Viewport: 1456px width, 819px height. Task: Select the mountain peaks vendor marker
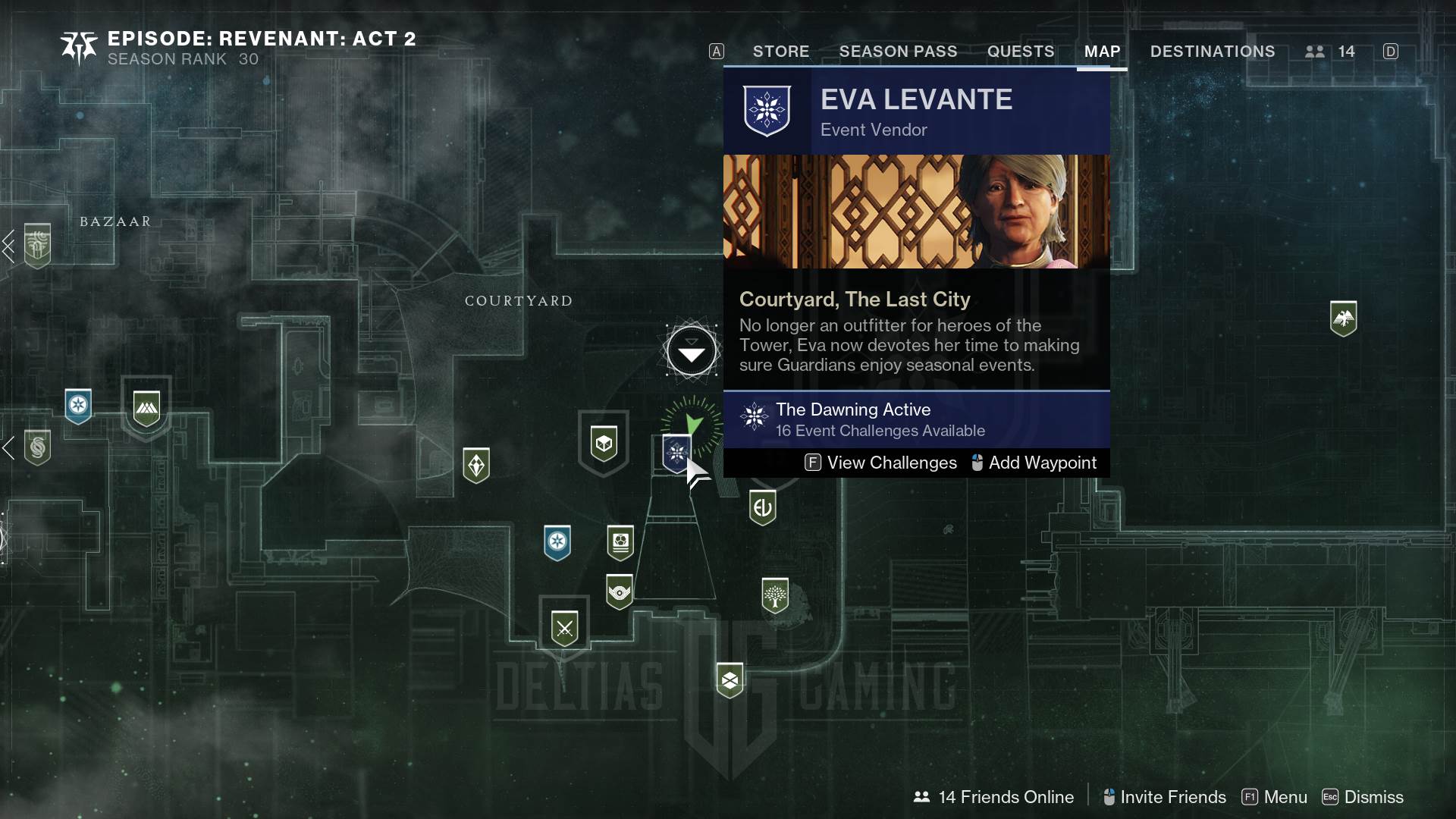click(146, 408)
